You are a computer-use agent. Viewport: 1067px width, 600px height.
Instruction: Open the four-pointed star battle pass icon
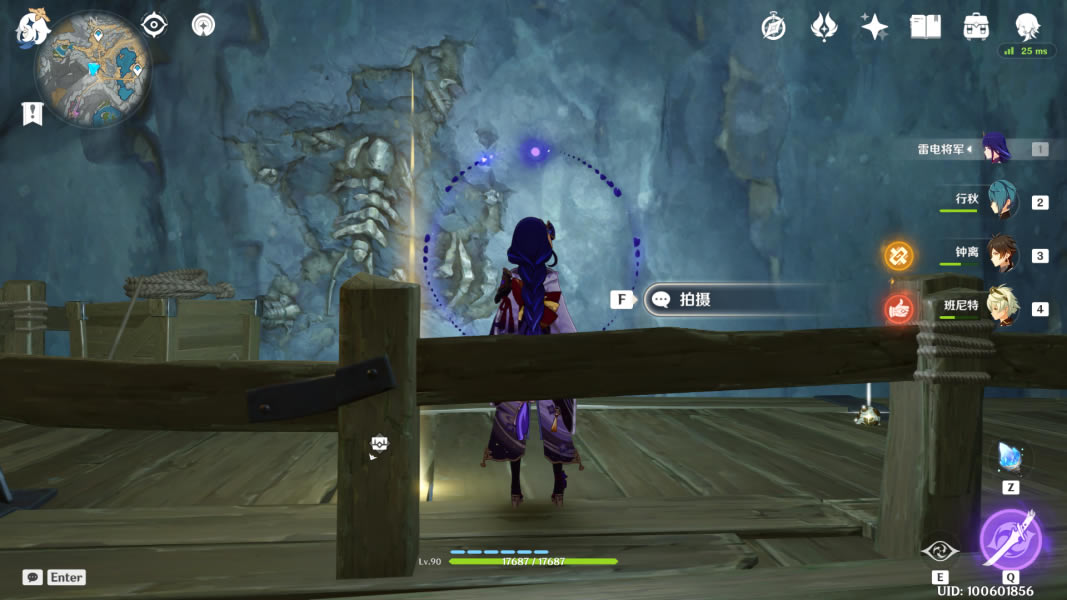point(874,27)
